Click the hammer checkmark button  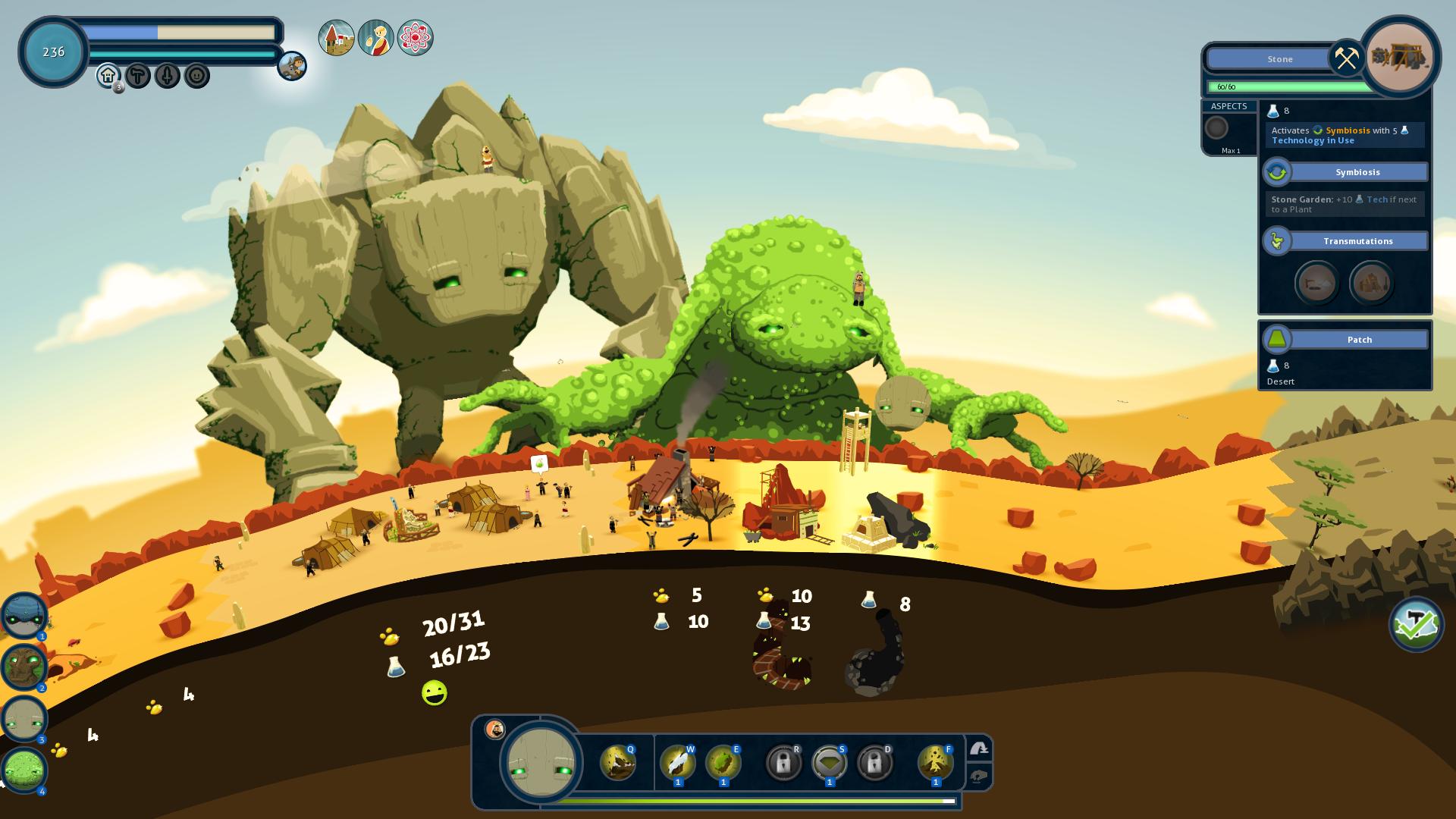click(1416, 625)
